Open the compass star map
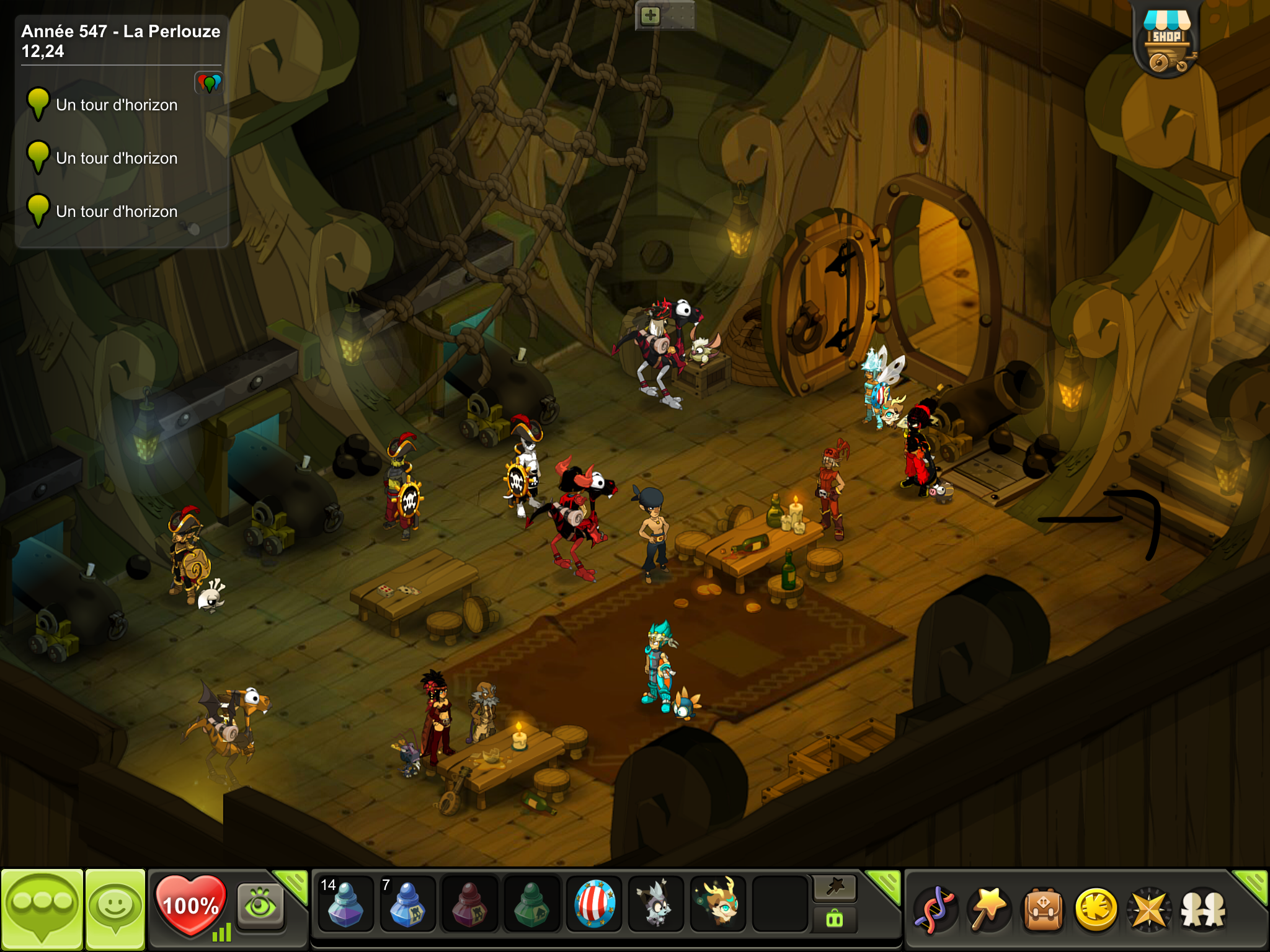Viewport: 1270px width, 952px height. point(1150,910)
